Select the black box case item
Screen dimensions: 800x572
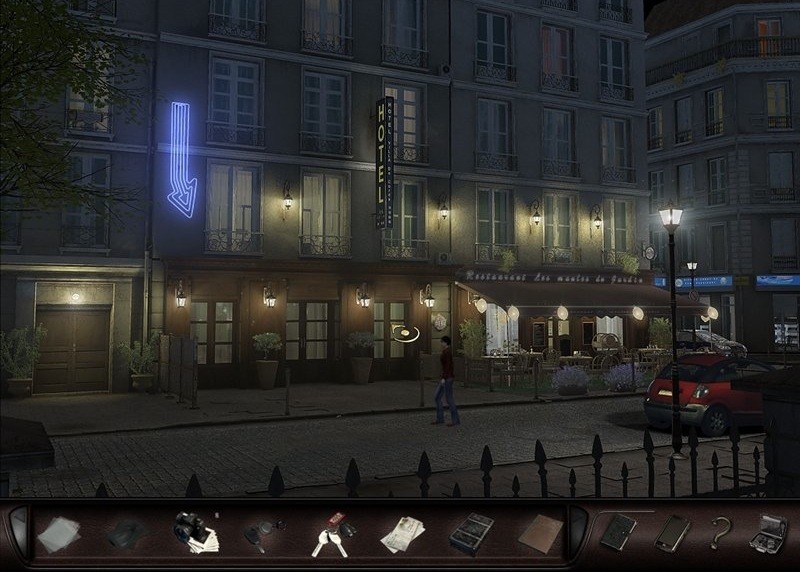point(470,534)
